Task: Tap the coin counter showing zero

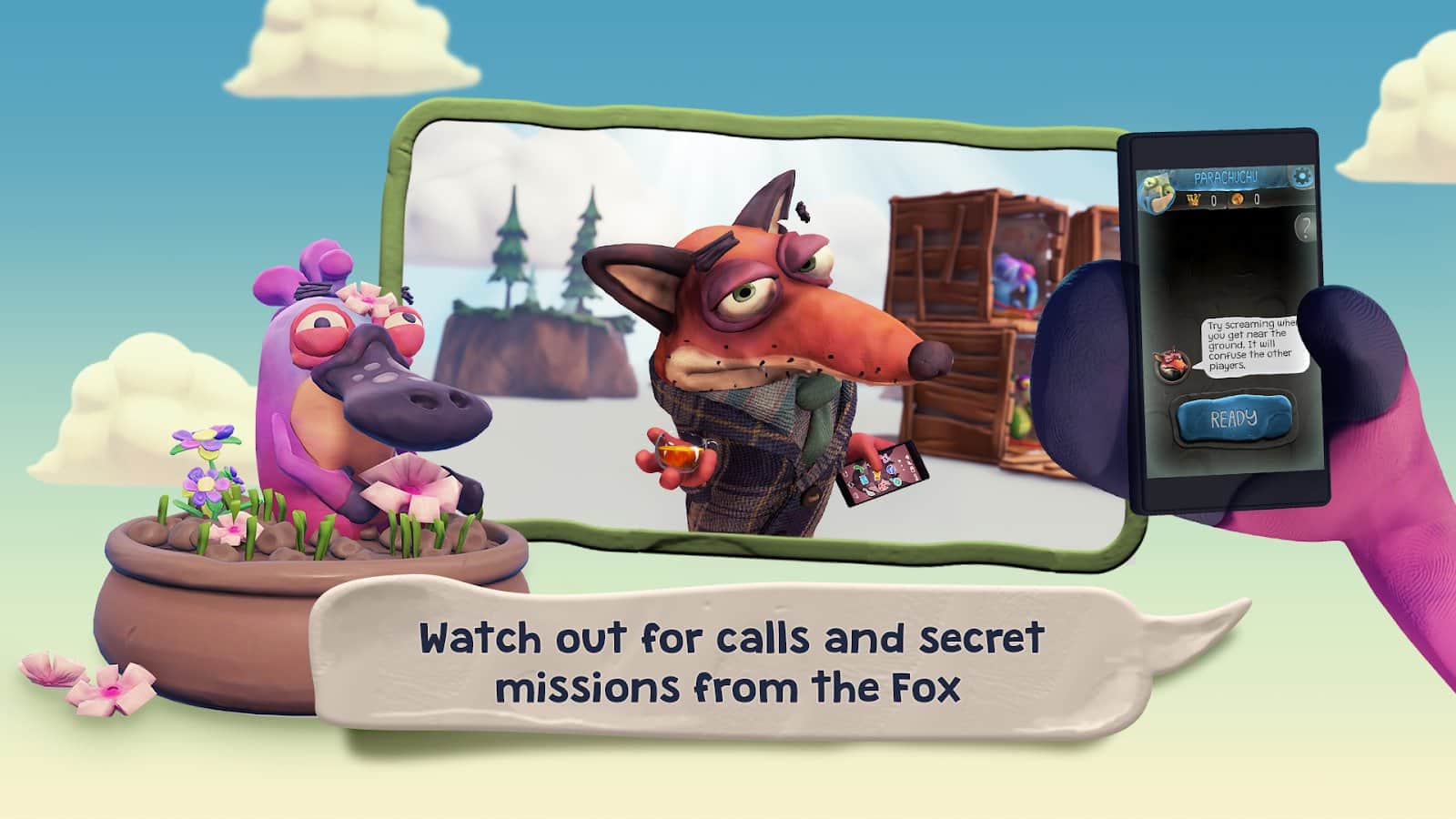Action: coord(1258,199)
